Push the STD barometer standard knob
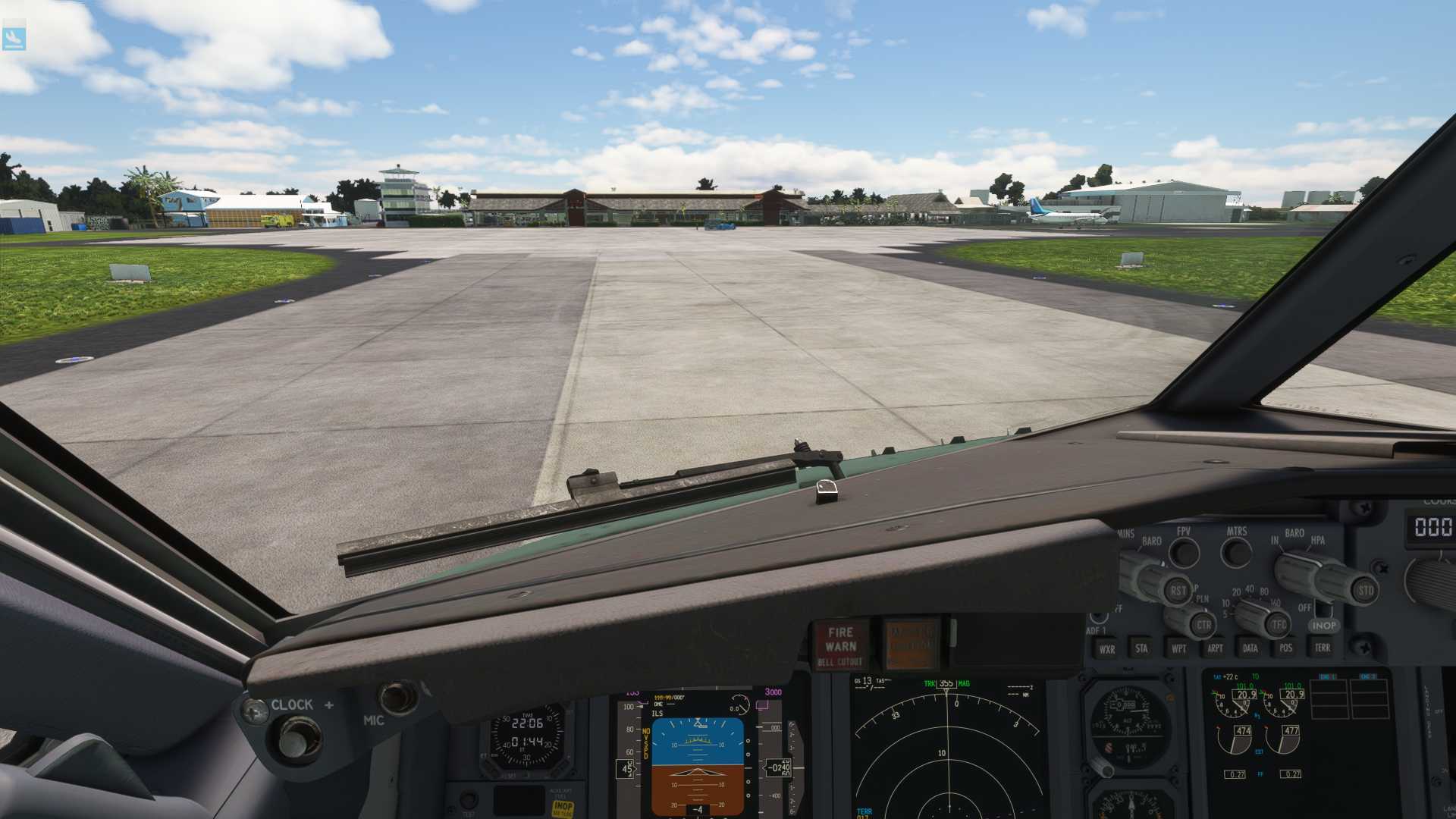This screenshot has height=819, width=1456. click(x=1364, y=590)
